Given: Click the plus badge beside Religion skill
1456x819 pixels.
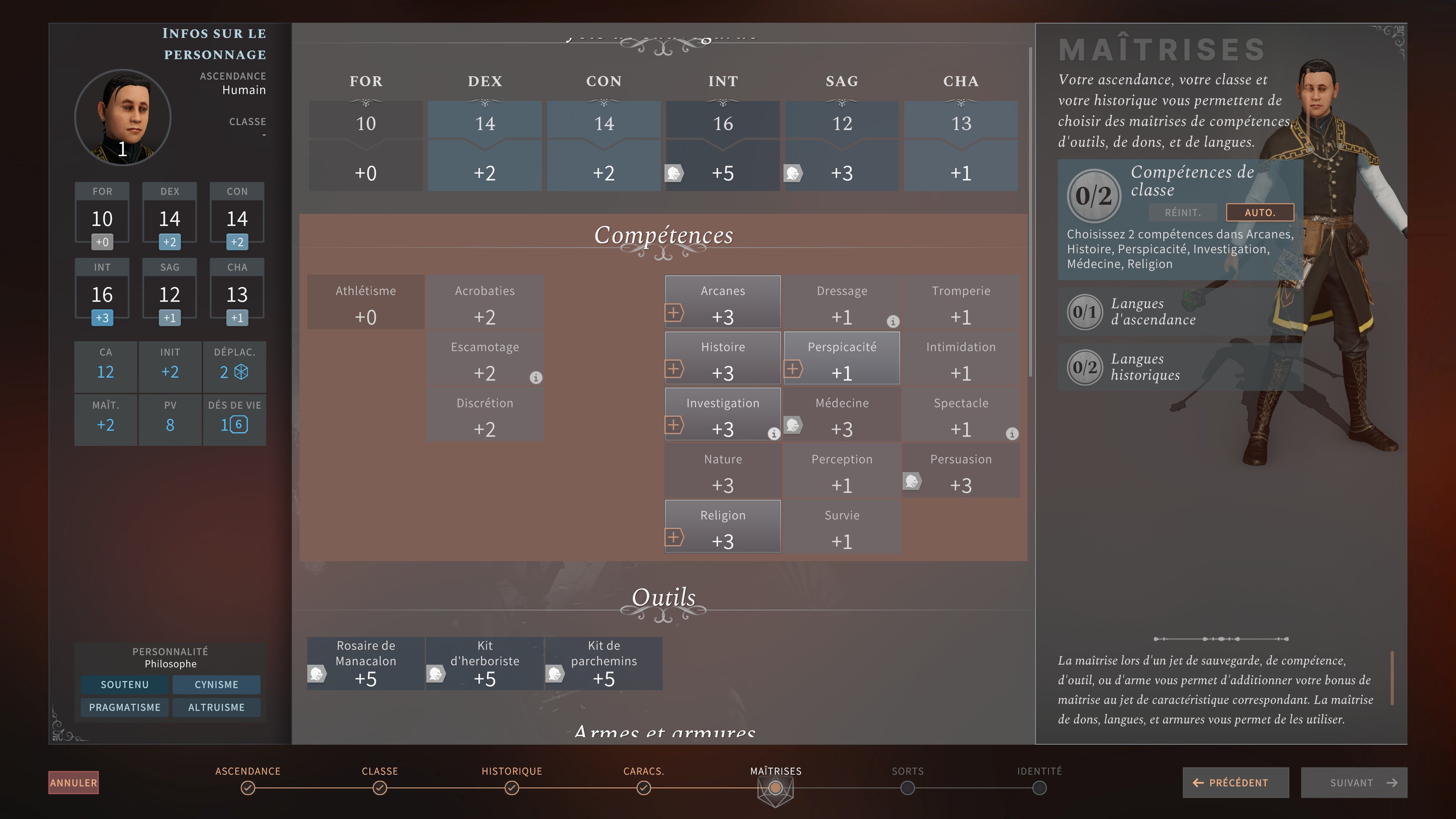Looking at the screenshot, I should click(674, 537).
